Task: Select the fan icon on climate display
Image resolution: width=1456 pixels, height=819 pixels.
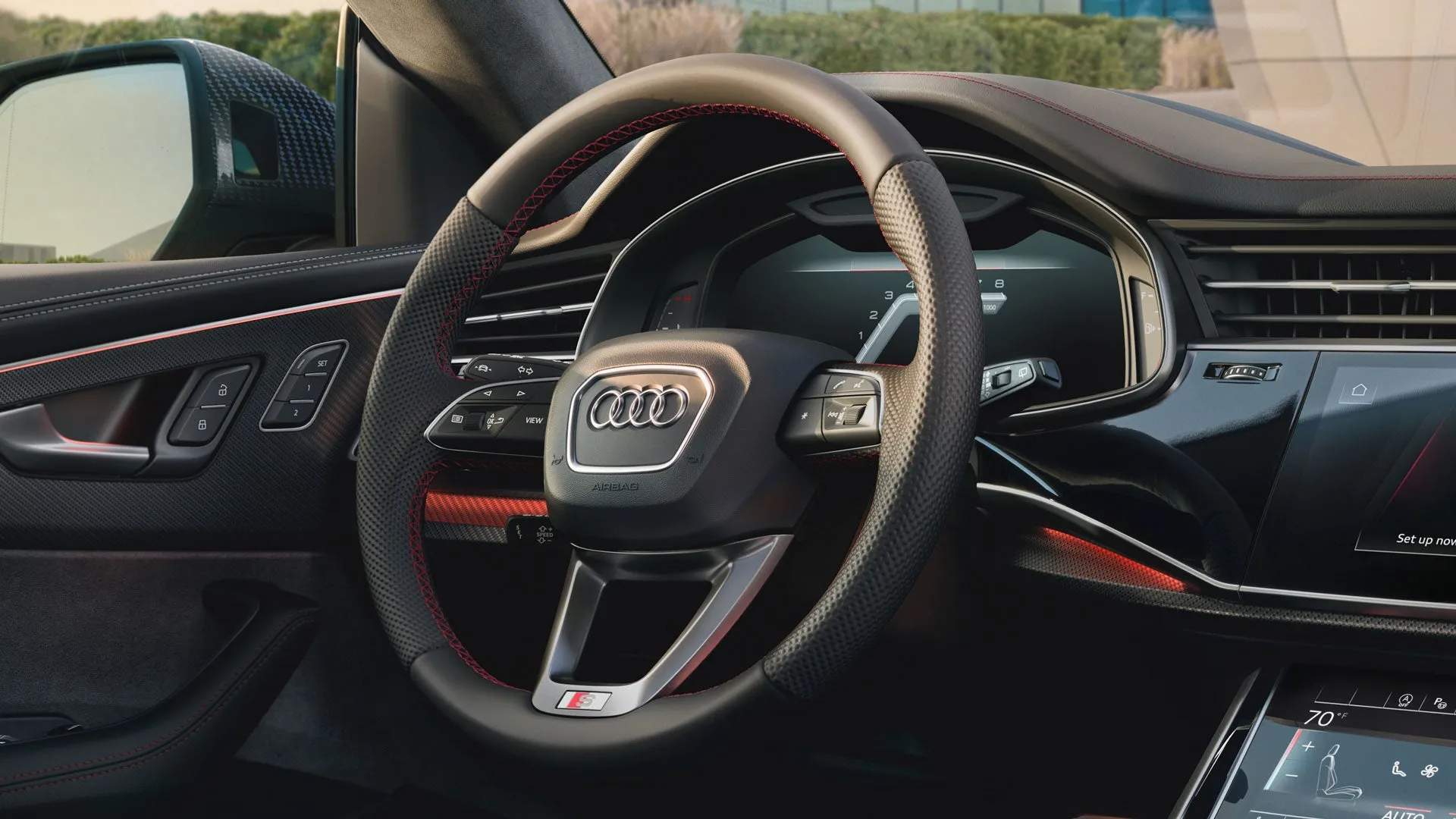Action: [x=1429, y=770]
